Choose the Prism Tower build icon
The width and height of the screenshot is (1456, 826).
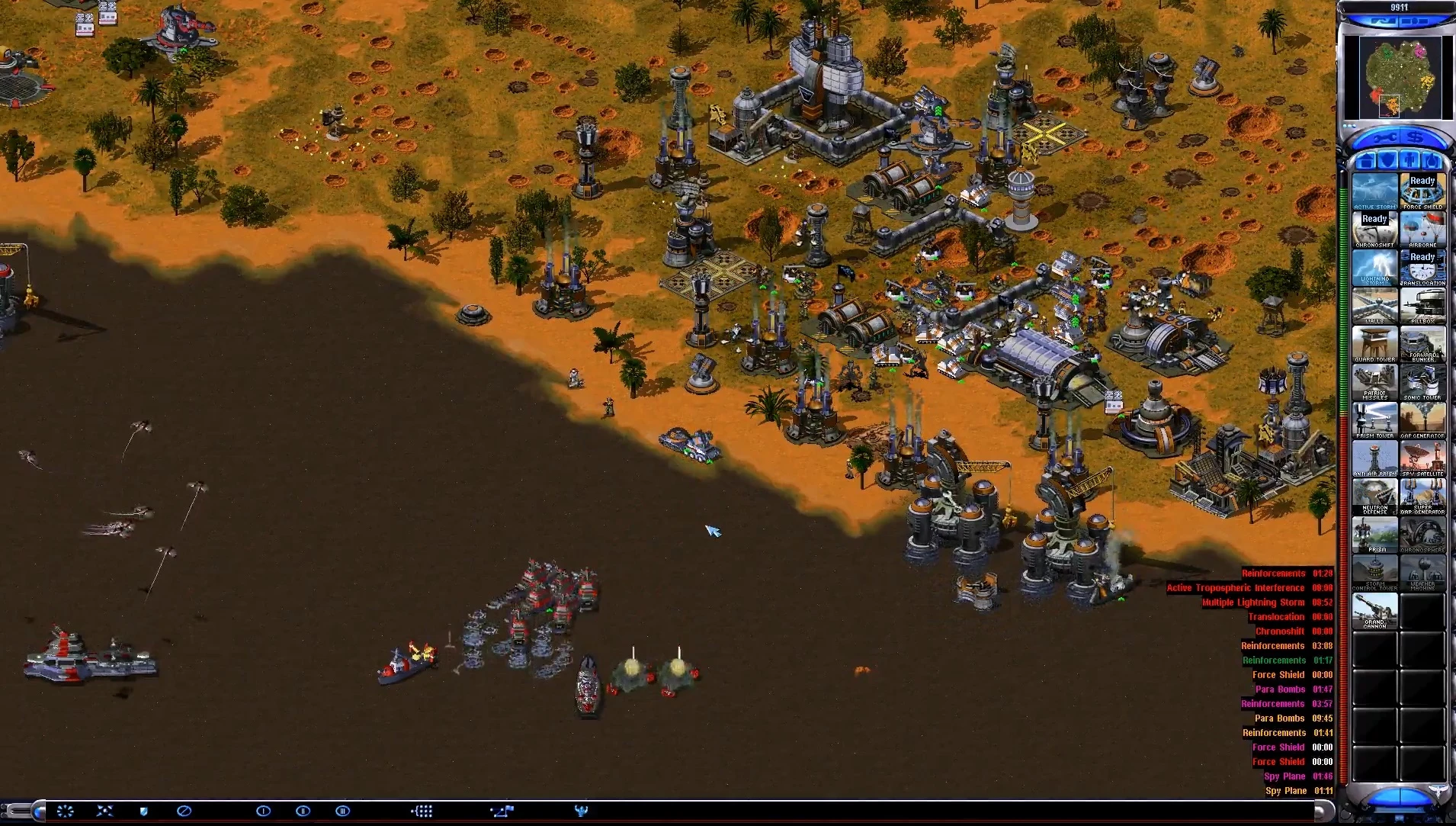point(1374,419)
